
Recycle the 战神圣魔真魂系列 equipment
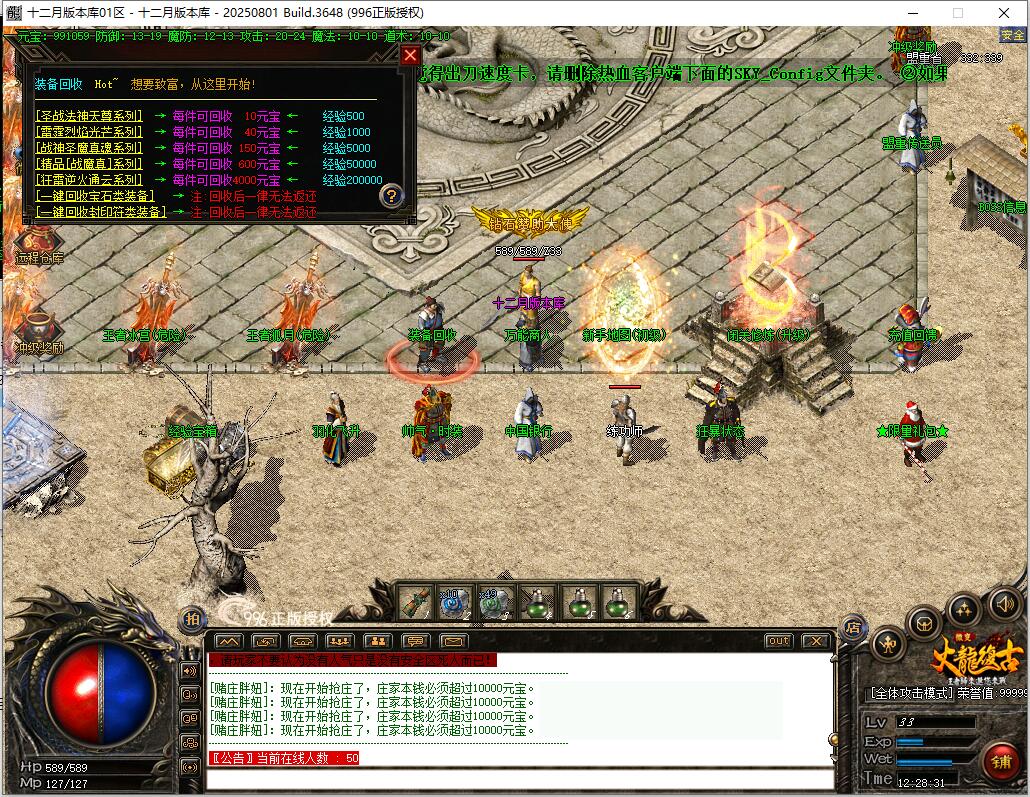pos(89,148)
